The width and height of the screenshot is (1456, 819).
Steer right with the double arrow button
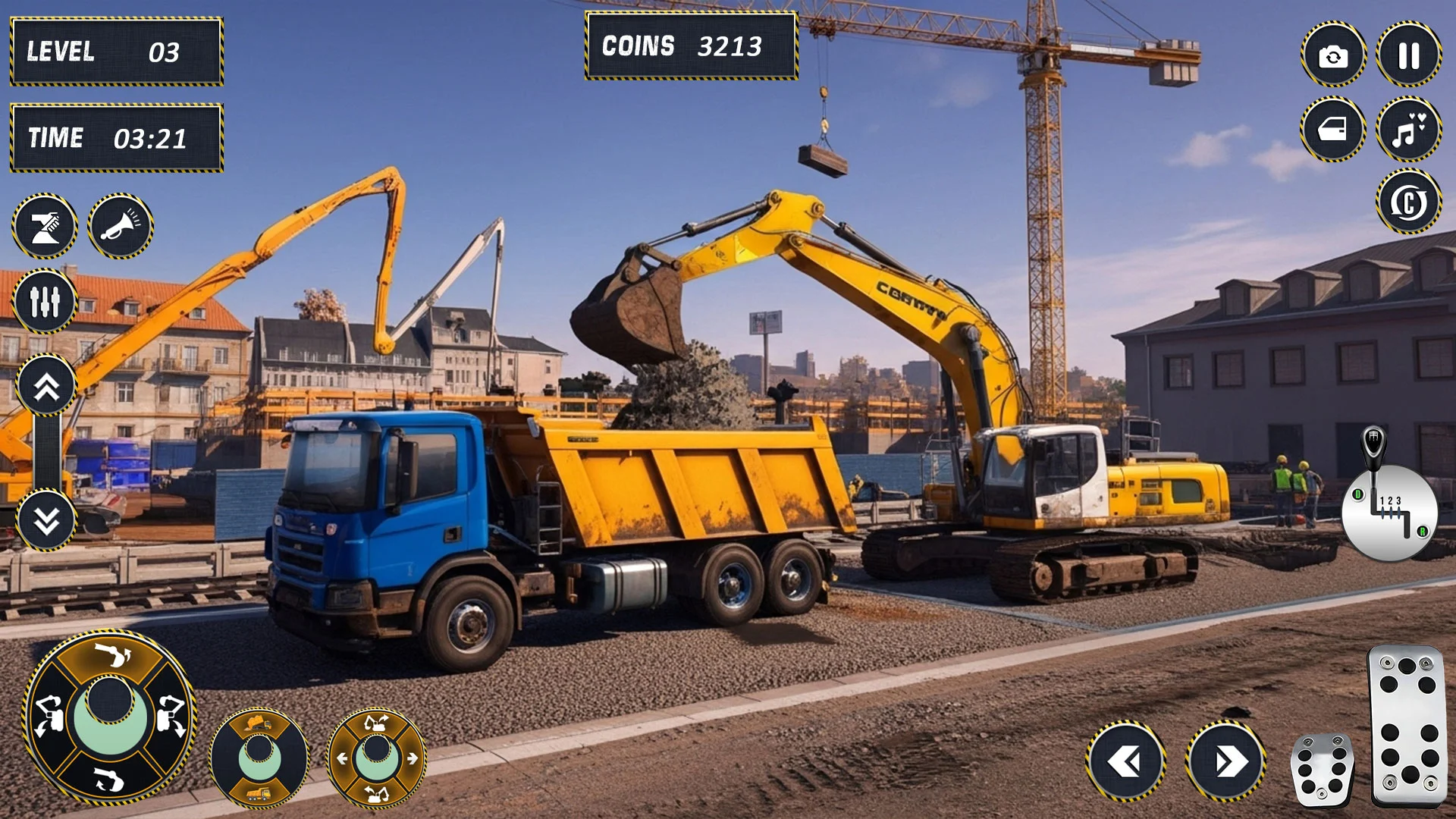(x=1226, y=761)
